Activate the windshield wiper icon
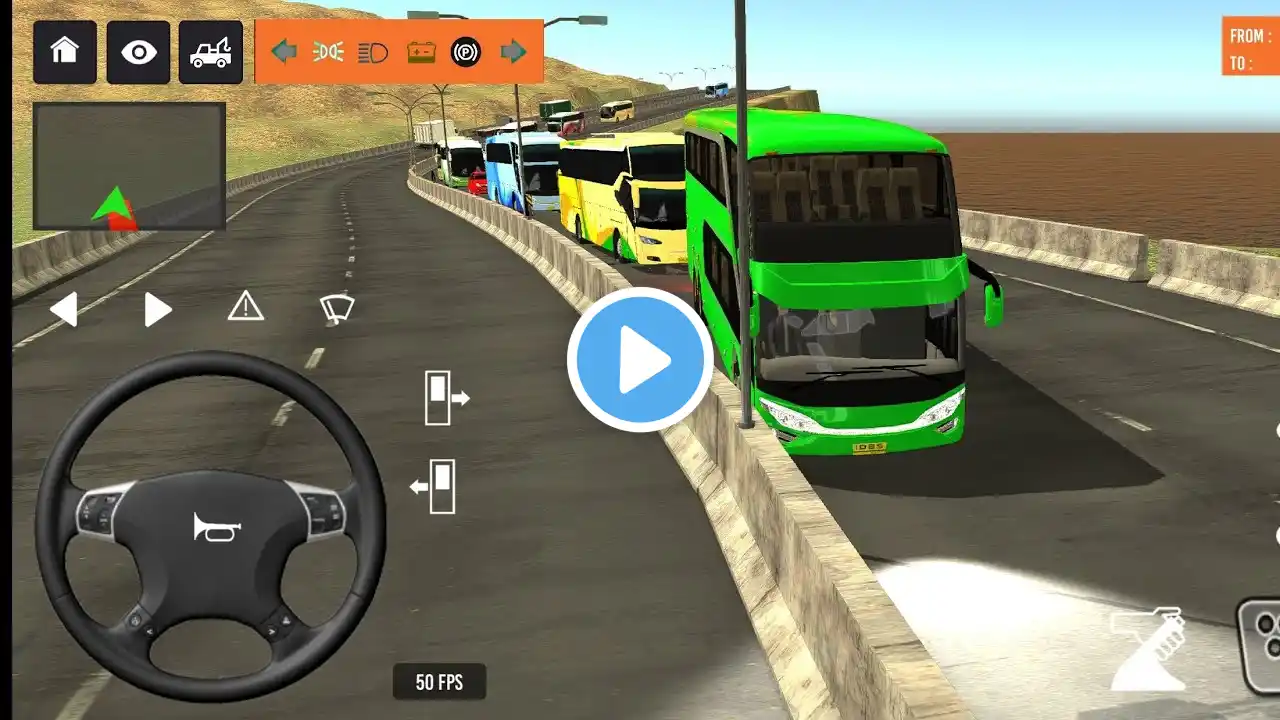Screen dimensions: 1280x720 point(337,308)
